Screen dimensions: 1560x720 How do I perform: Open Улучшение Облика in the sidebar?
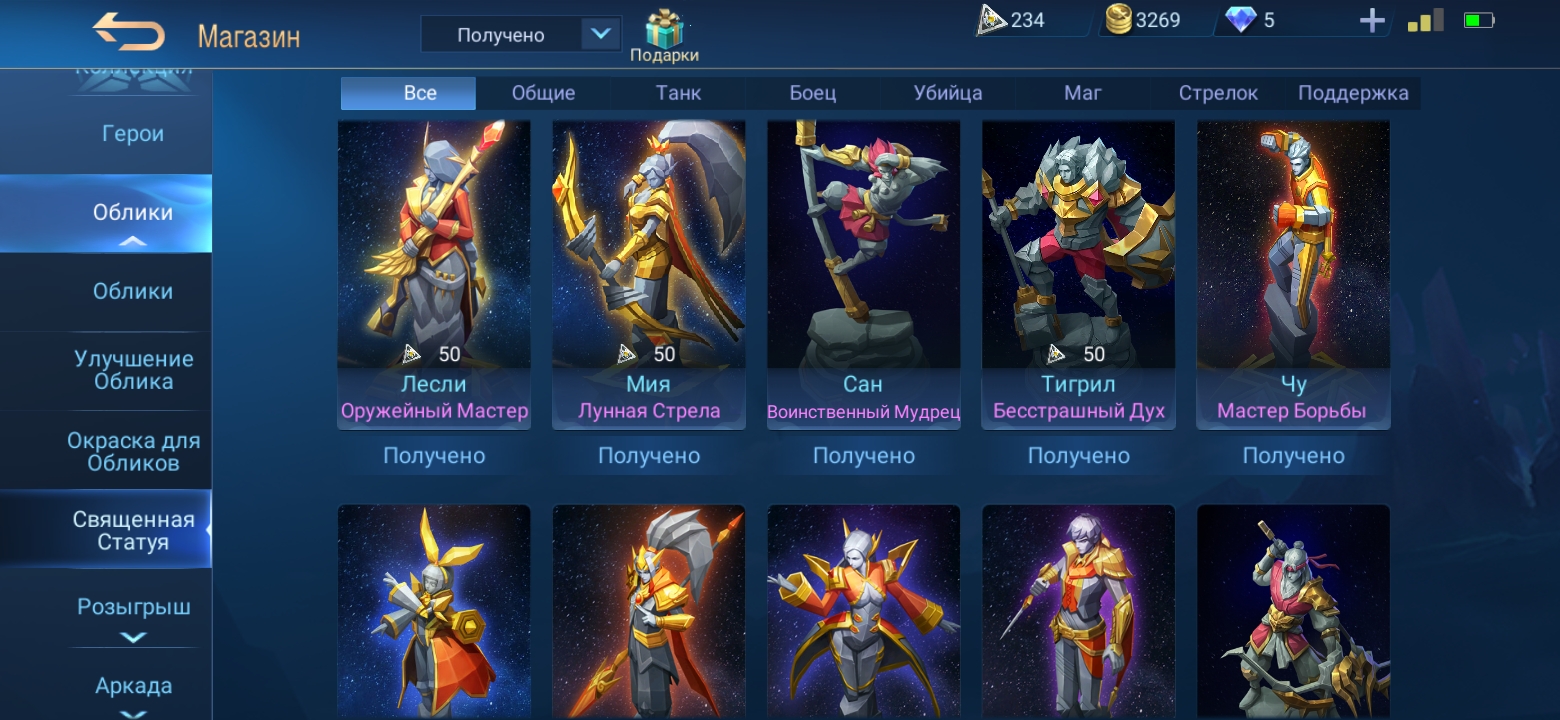point(133,370)
